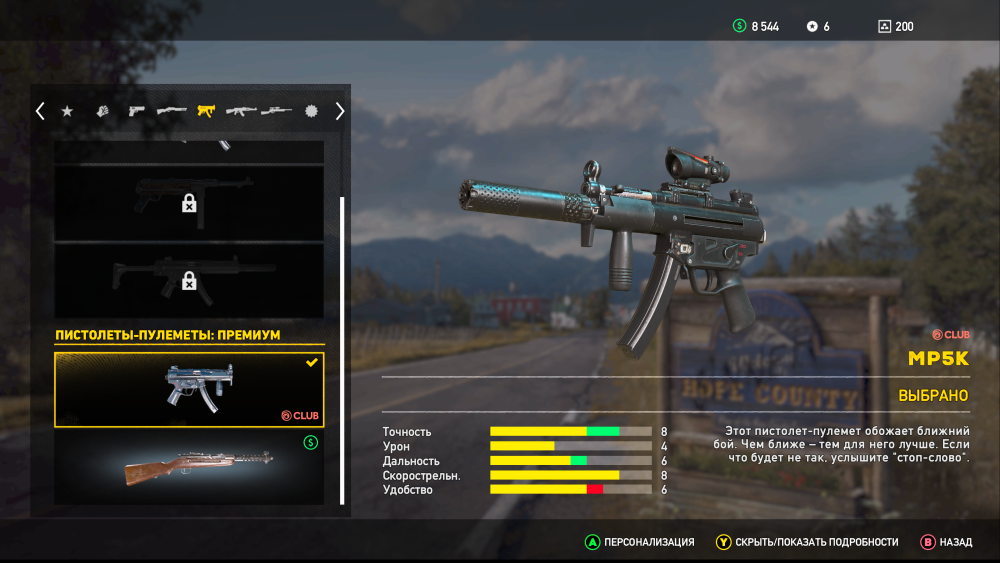Screen dimensions: 1000x563
Task: Open the melee fist category tab
Action: coord(102,111)
